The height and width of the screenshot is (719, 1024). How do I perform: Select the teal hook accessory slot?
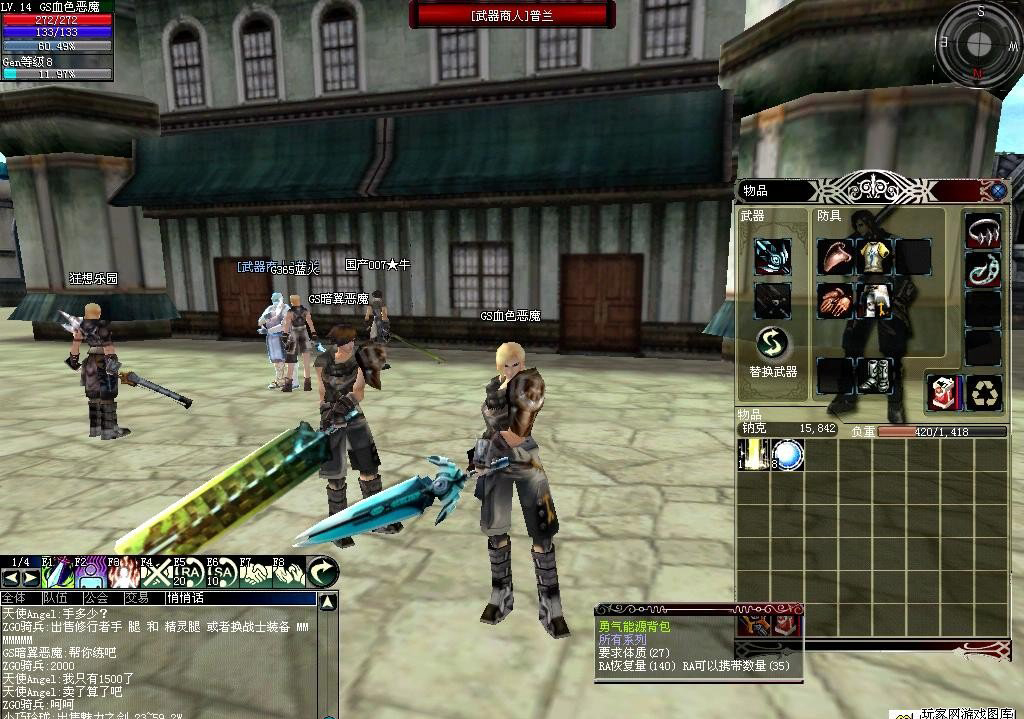click(983, 270)
